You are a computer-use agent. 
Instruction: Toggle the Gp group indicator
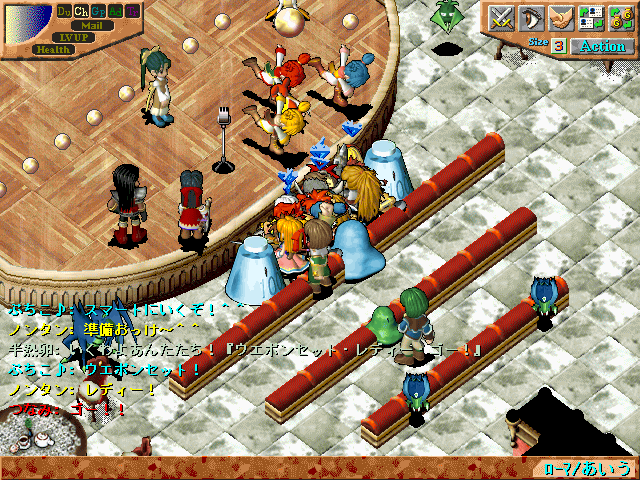pos(98,11)
